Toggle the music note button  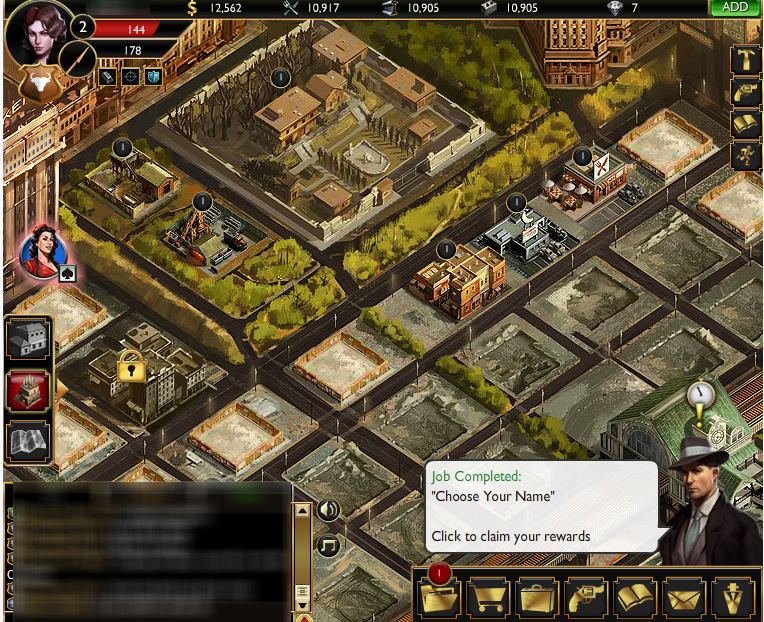[x=328, y=546]
